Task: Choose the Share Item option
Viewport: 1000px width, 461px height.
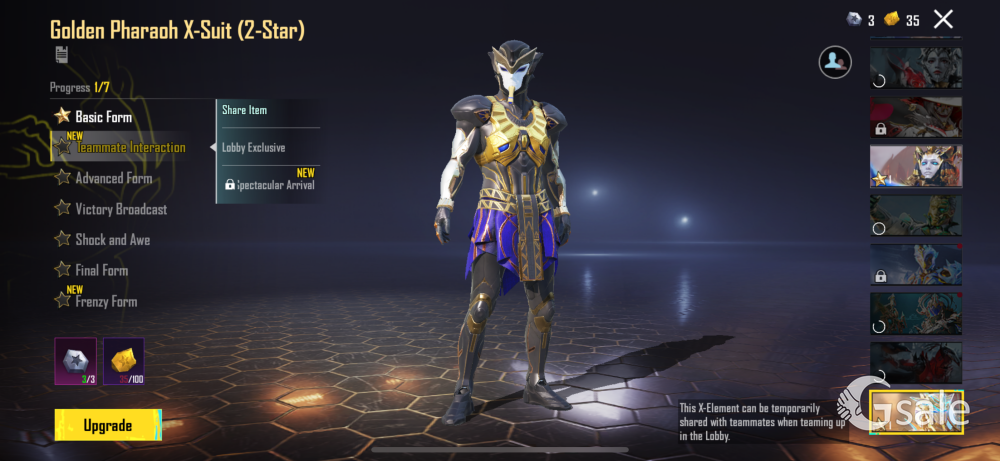Action: (x=245, y=110)
